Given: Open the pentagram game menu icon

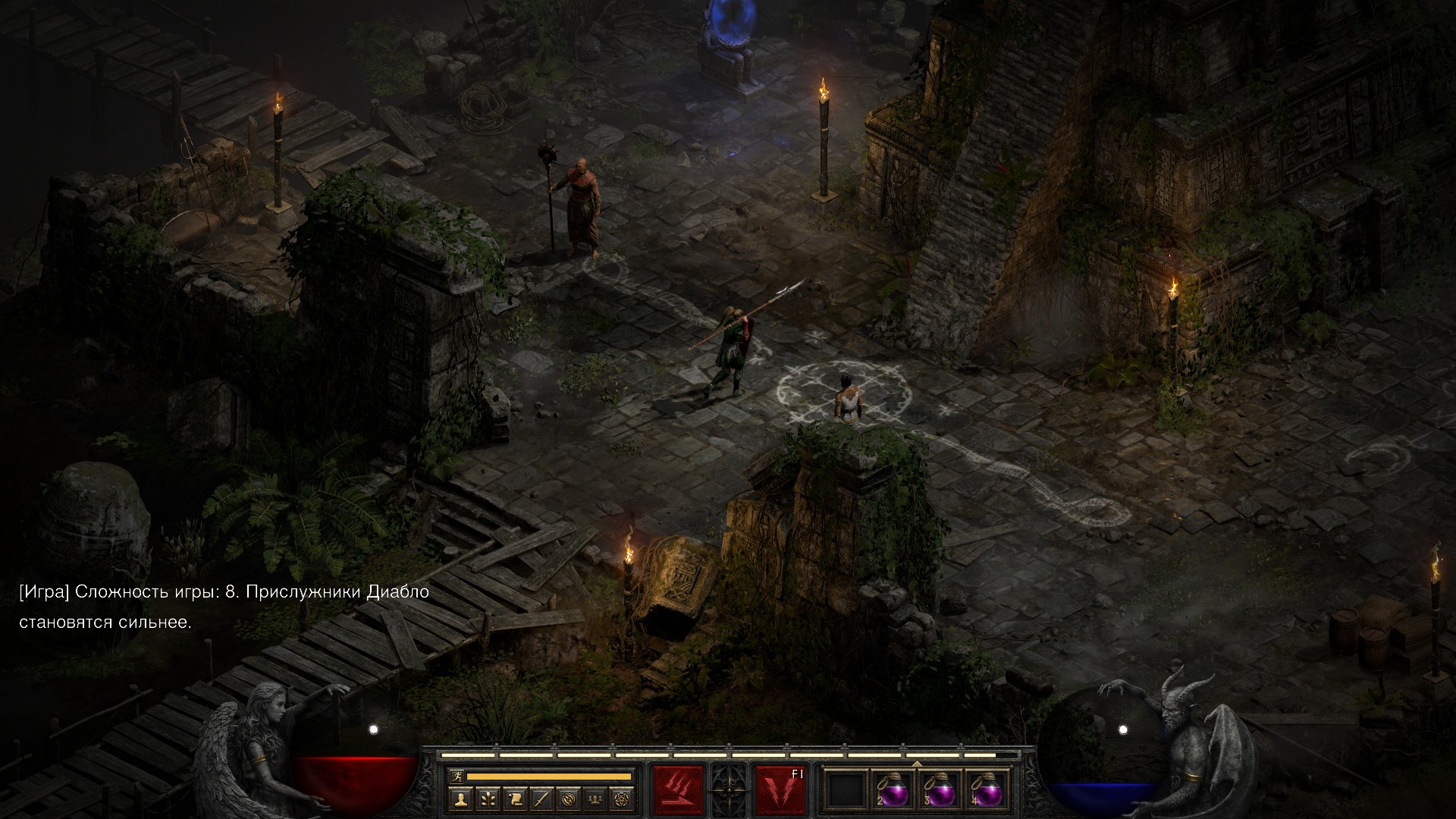Looking at the screenshot, I should [623, 798].
